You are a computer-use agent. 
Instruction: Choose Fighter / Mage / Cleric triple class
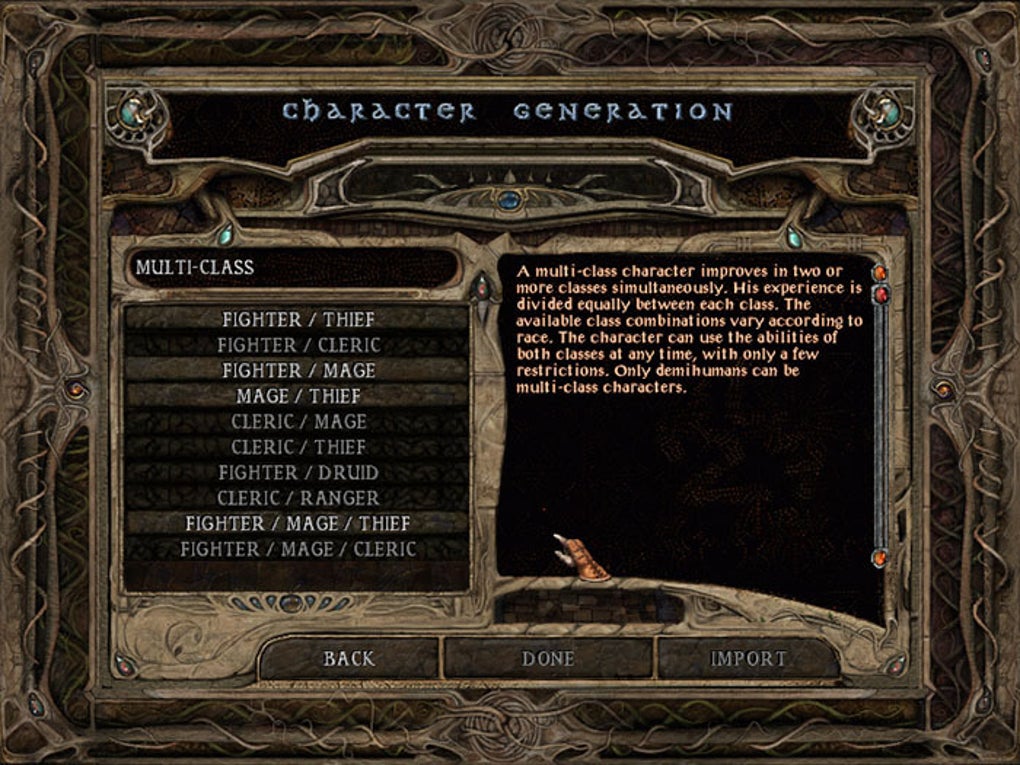tap(298, 549)
